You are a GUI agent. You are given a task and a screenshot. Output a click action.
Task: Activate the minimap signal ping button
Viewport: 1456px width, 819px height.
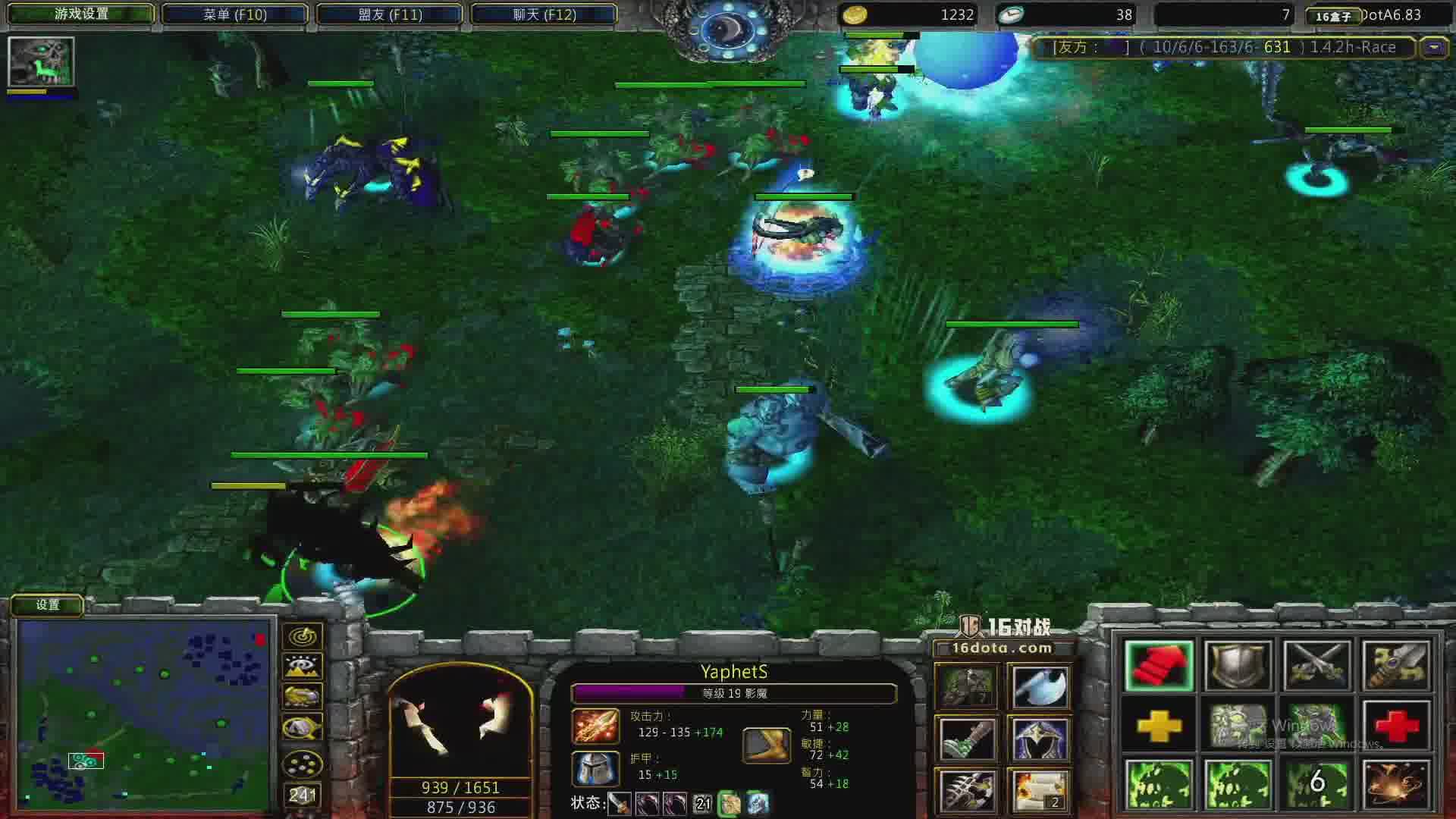(x=303, y=636)
